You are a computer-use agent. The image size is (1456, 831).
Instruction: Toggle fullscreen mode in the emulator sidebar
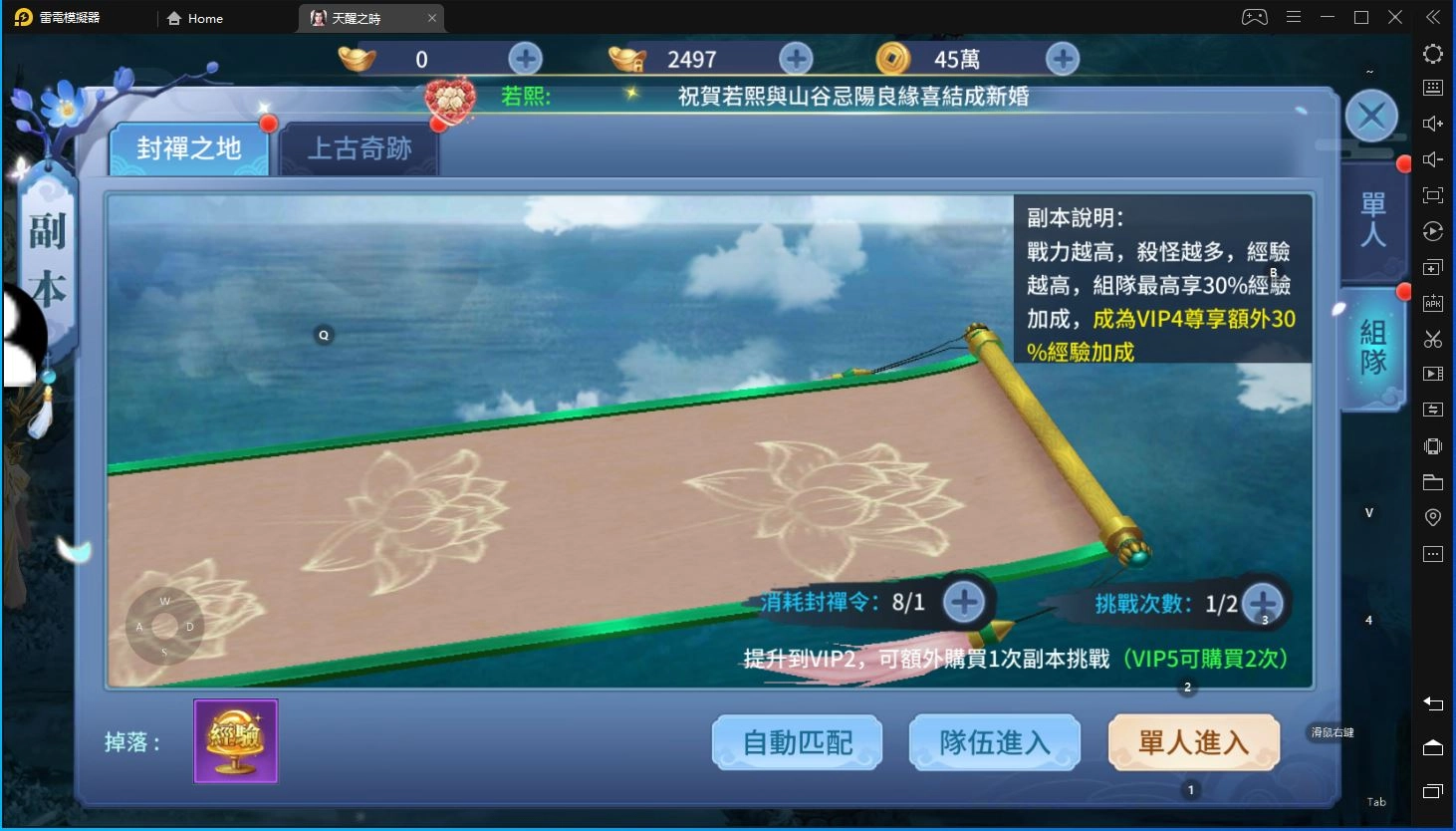click(x=1432, y=195)
